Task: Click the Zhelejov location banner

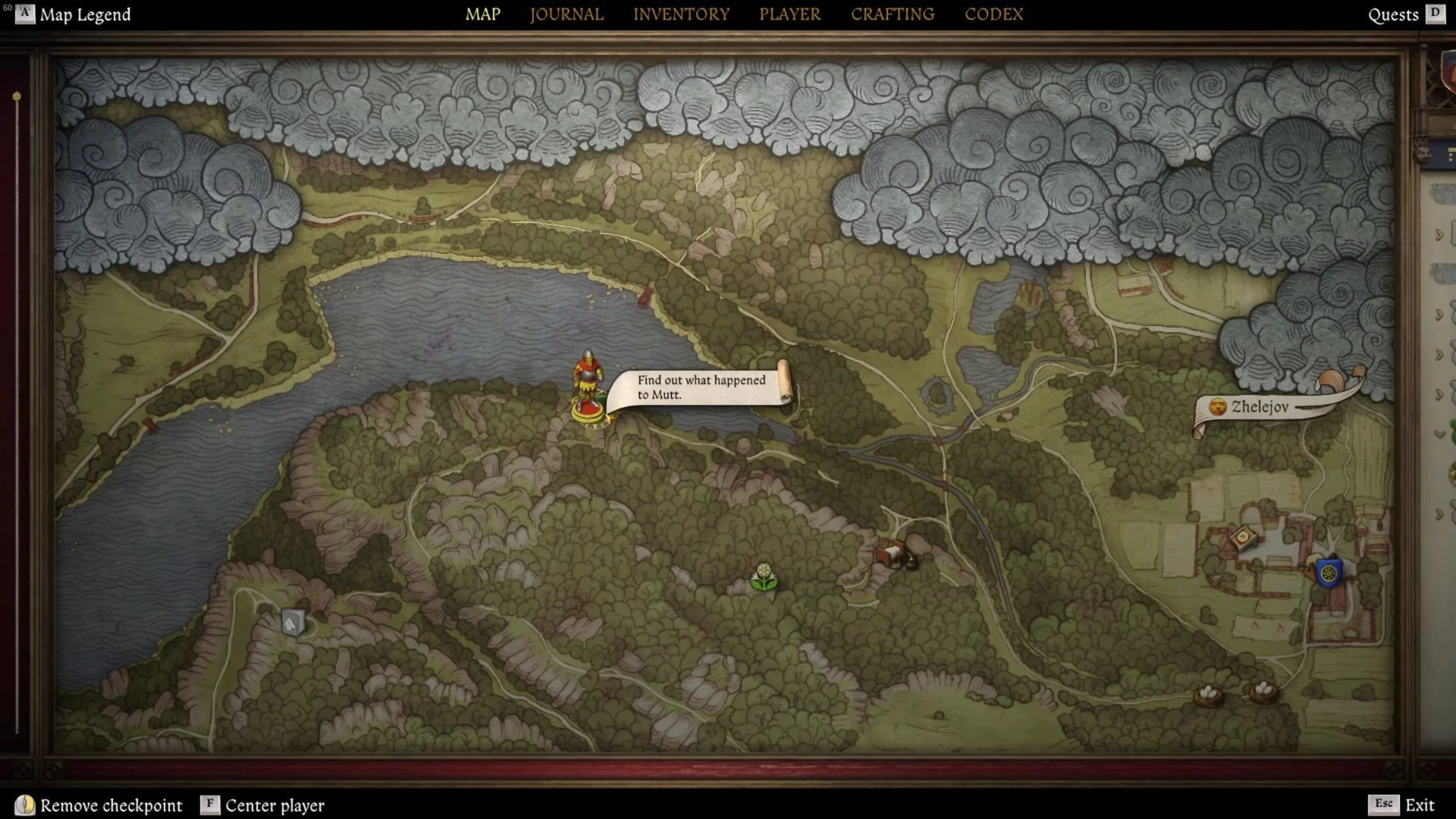Action: (1259, 407)
